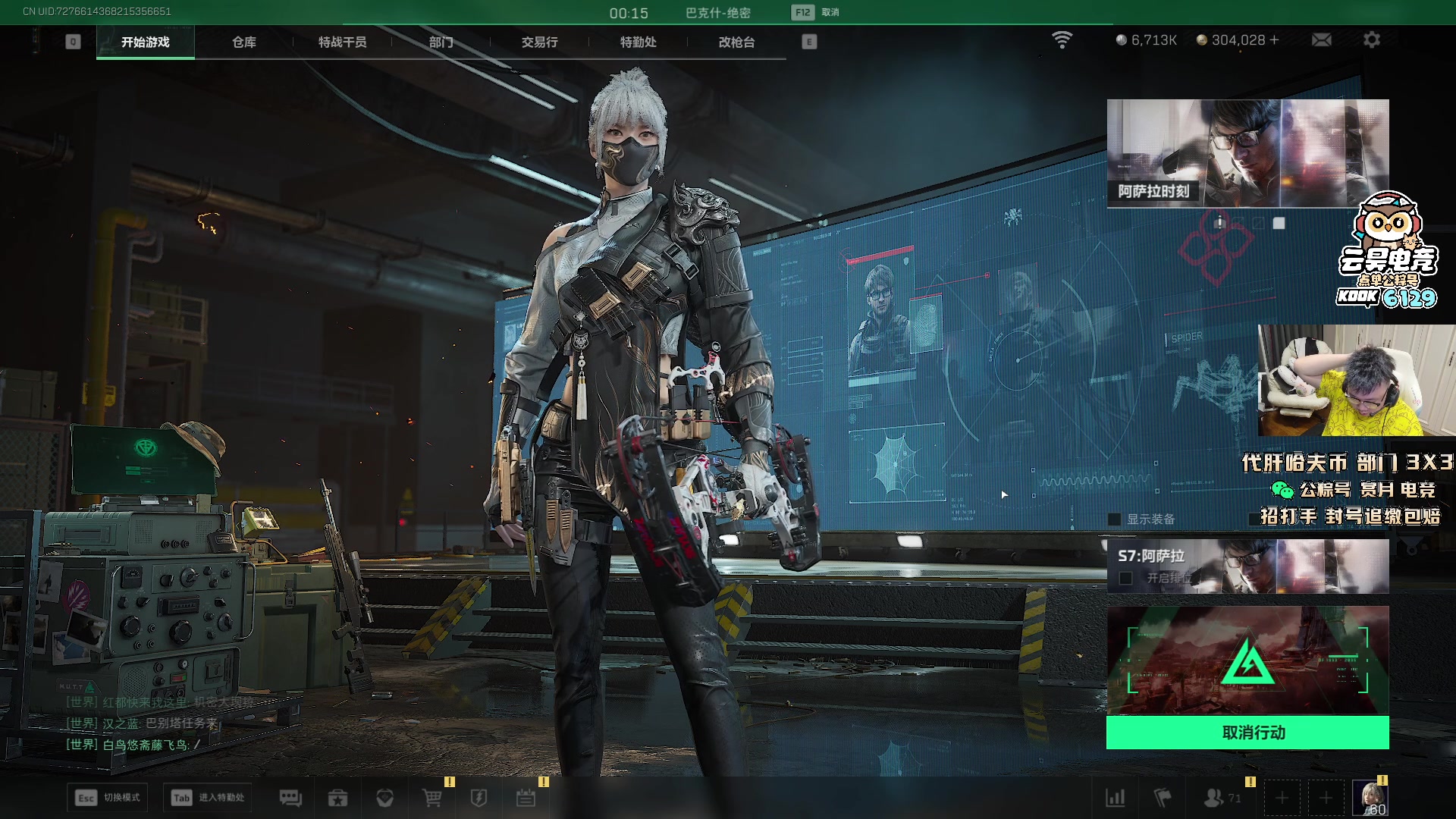Switch to the 改枪台 gunsmith tab
Viewport: 1456px width, 819px height.
[x=736, y=42]
